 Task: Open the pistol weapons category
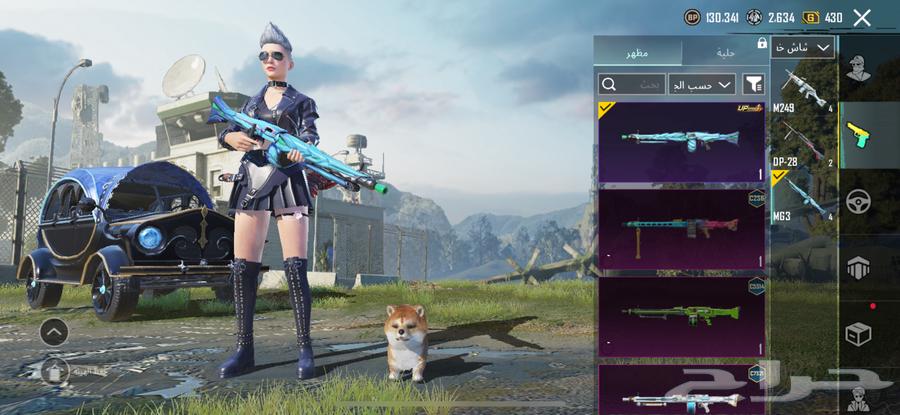coord(859,135)
